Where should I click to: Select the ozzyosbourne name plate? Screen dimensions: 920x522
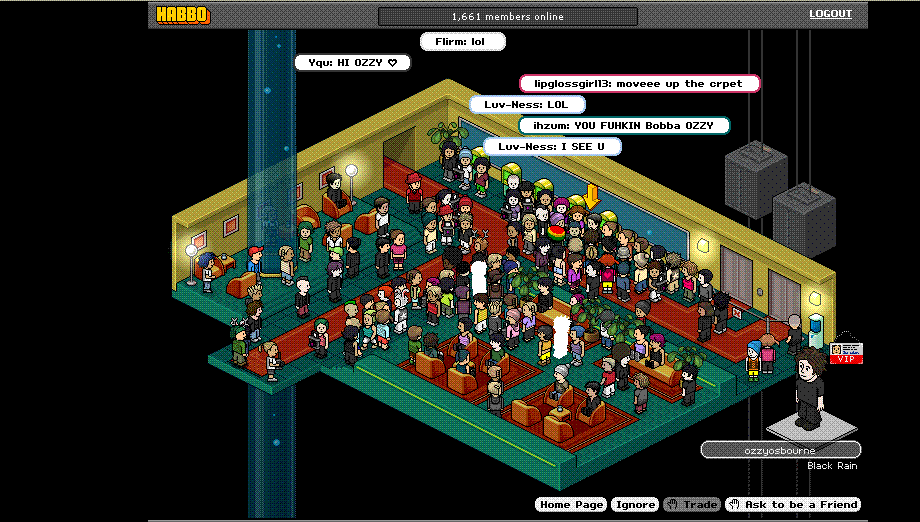[x=780, y=450]
